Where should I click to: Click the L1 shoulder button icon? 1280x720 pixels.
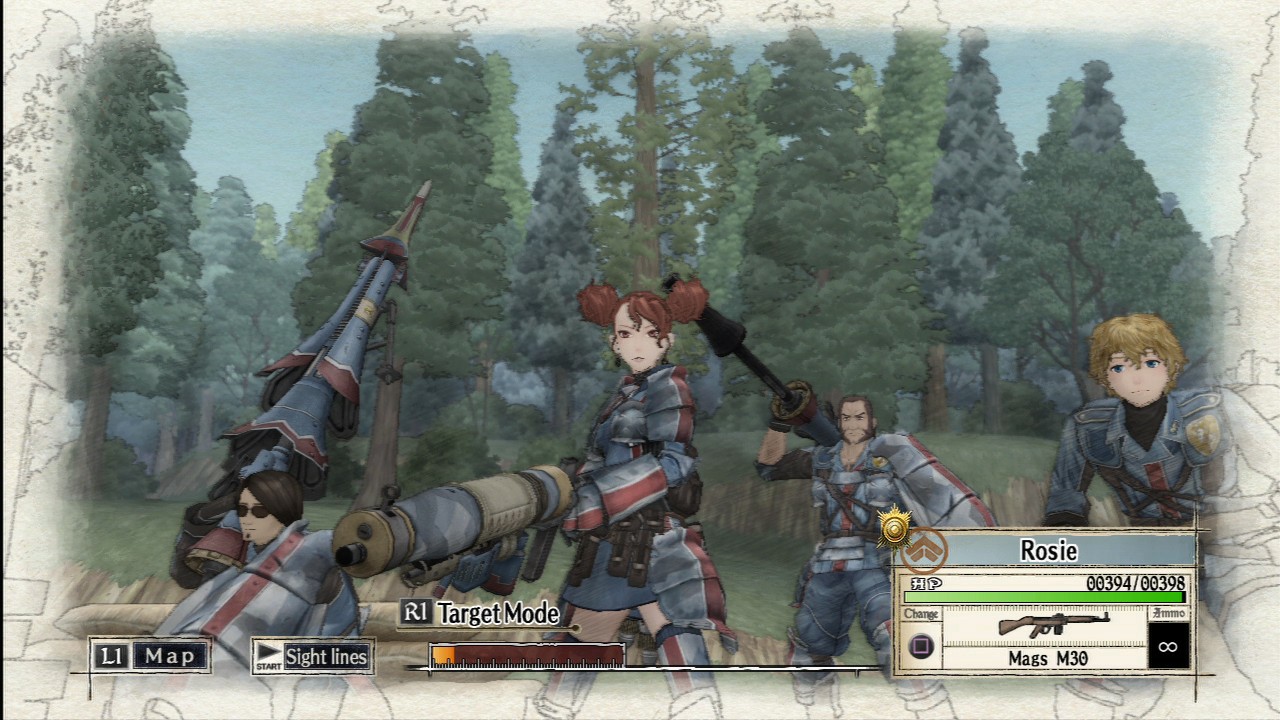click(x=113, y=656)
